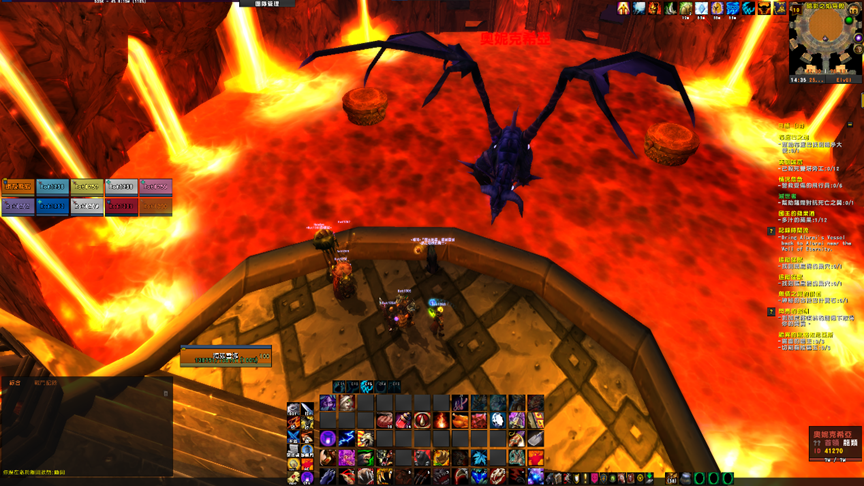
Task: Activate the red eye ability icon
Action: (x=422, y=421)
